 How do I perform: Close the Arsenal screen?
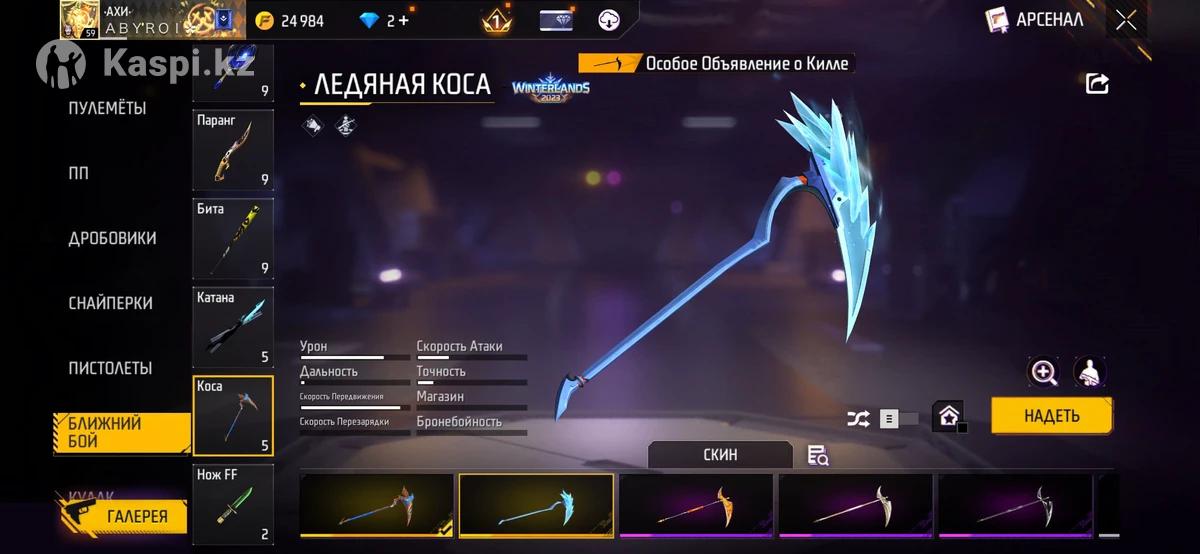point(1126,20)
